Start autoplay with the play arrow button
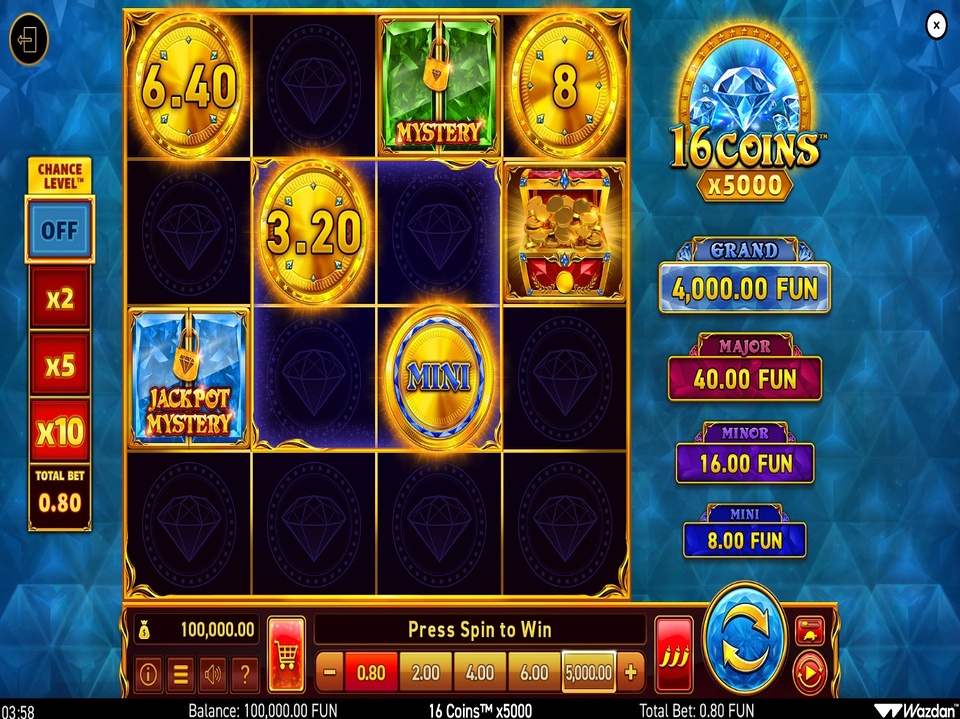 [x=809, y=673]
